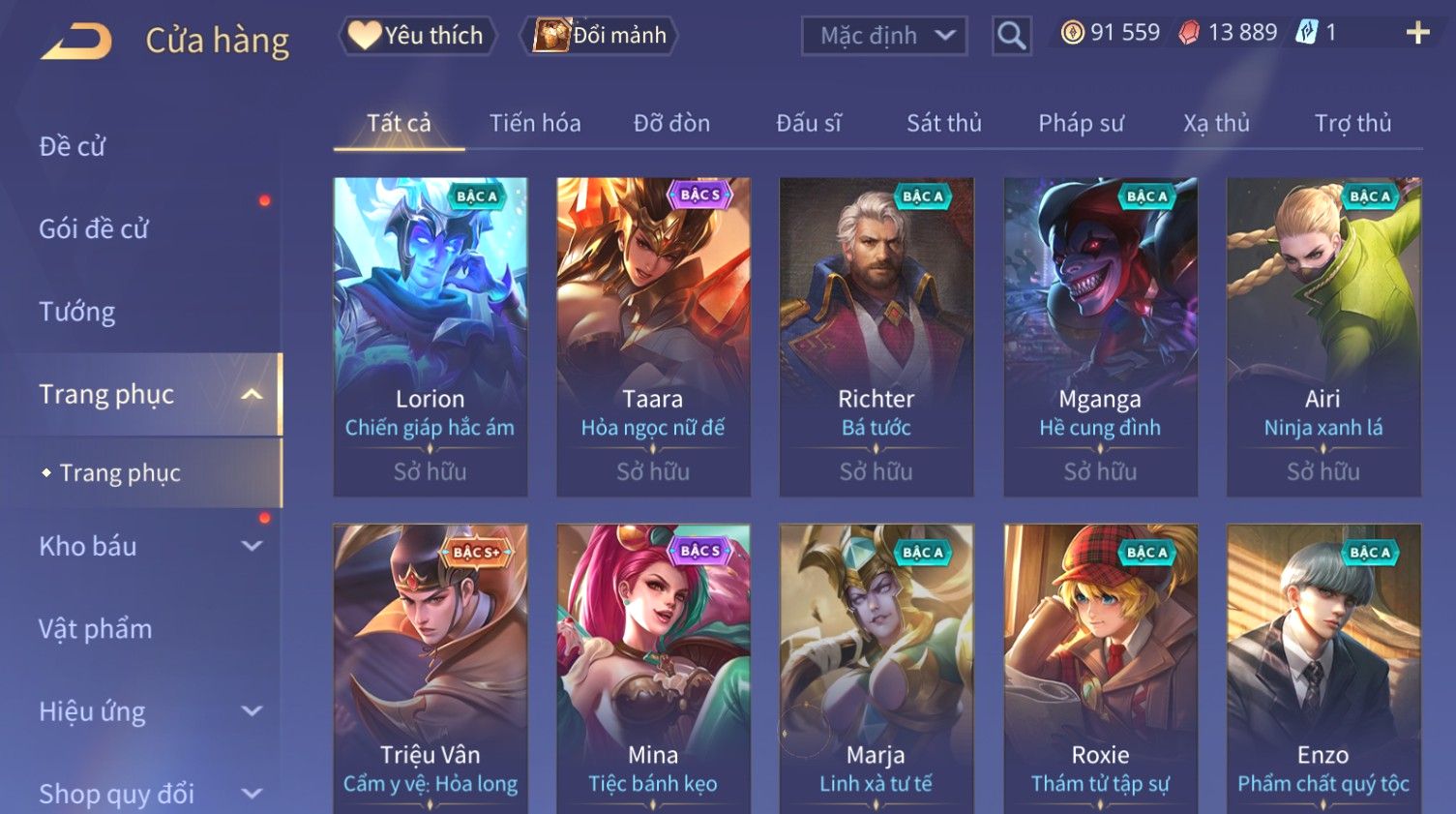Add currency with the plus button
1456x814 pixels.
click(1417, 34)
